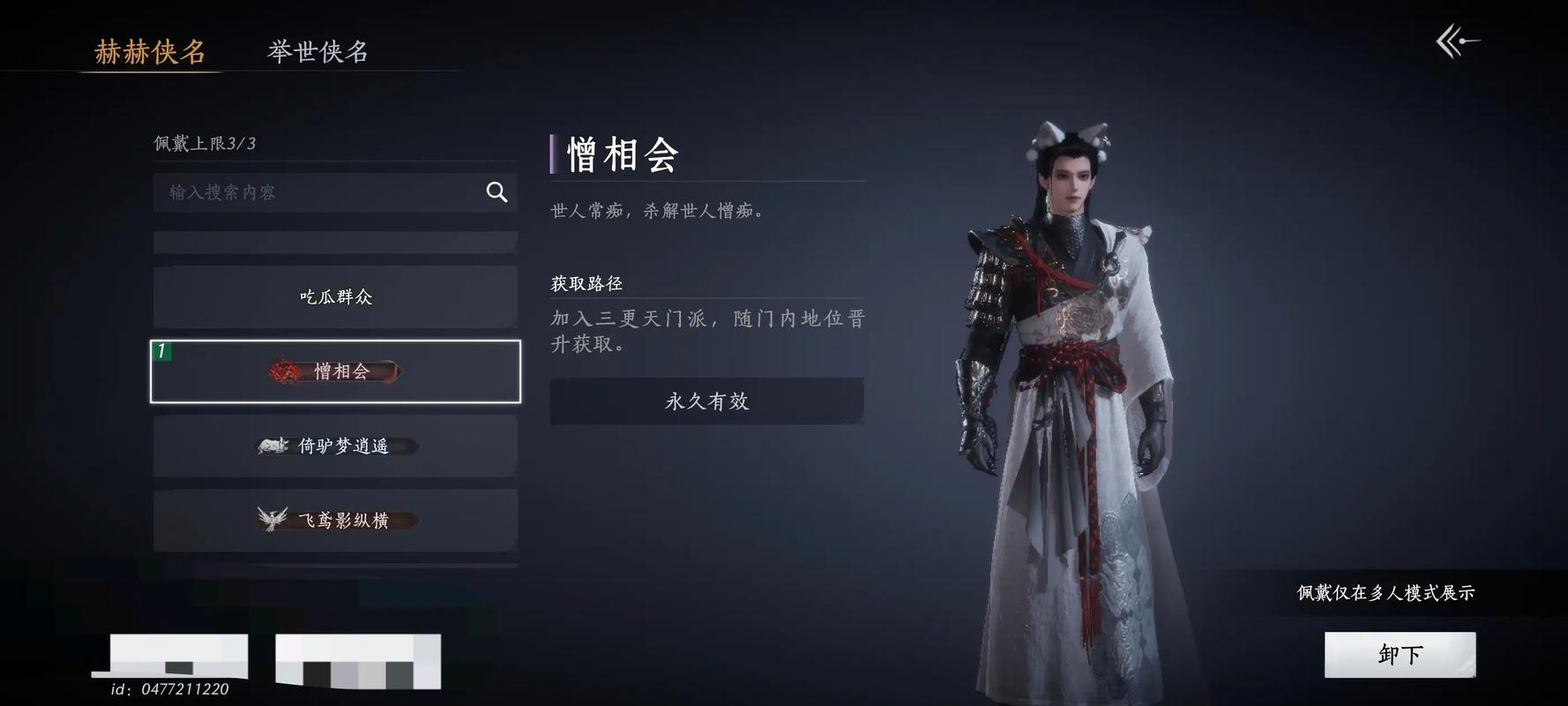Switch to the 举世侠名 tab
1568x706 pixels.
pos(318,52)
